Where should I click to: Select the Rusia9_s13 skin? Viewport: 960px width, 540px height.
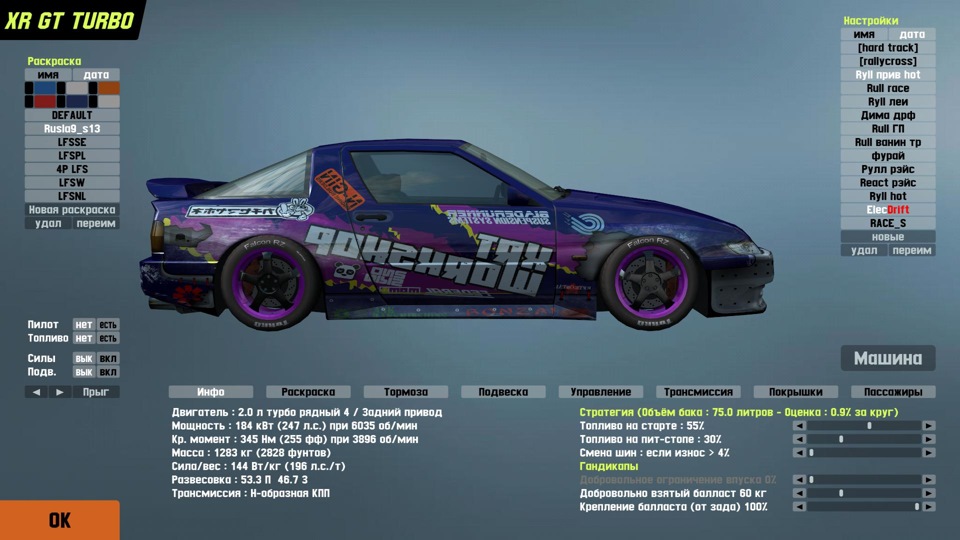[72, 129]
